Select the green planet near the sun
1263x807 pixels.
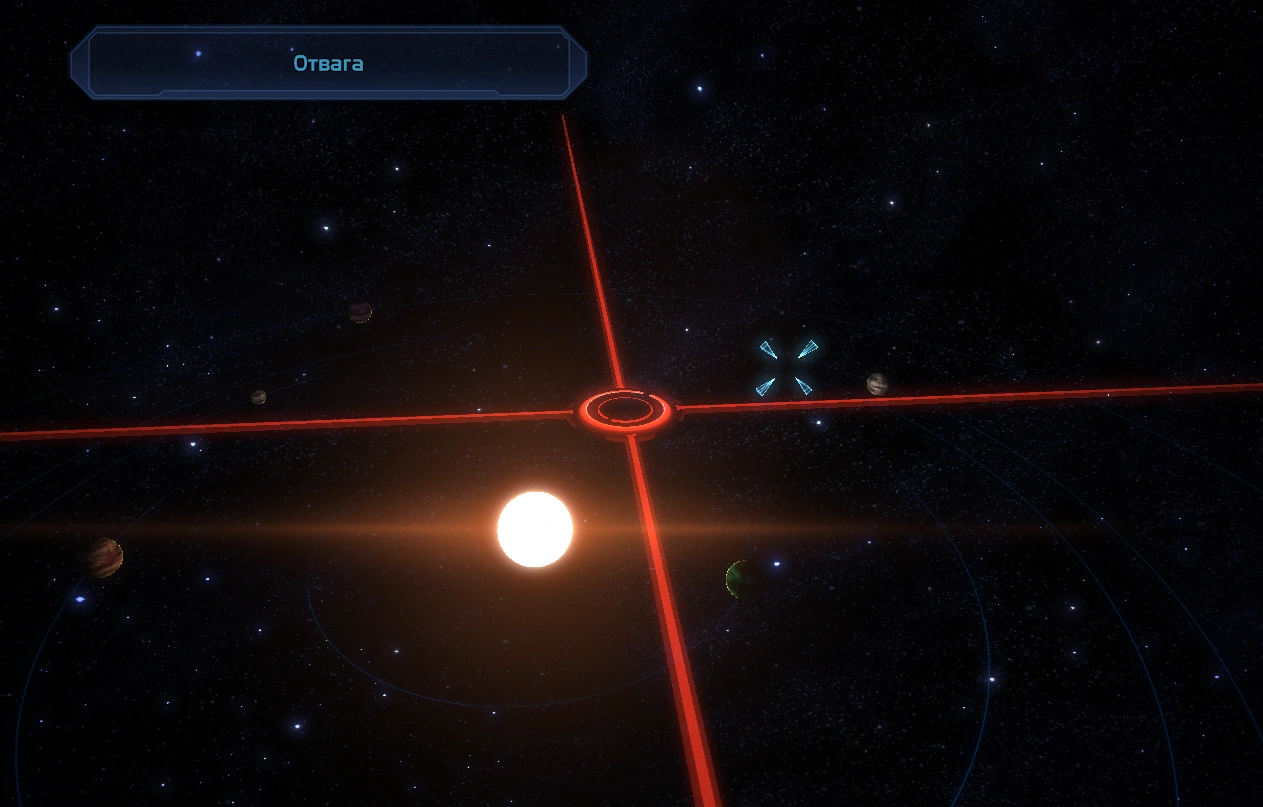tap(743, 579)
